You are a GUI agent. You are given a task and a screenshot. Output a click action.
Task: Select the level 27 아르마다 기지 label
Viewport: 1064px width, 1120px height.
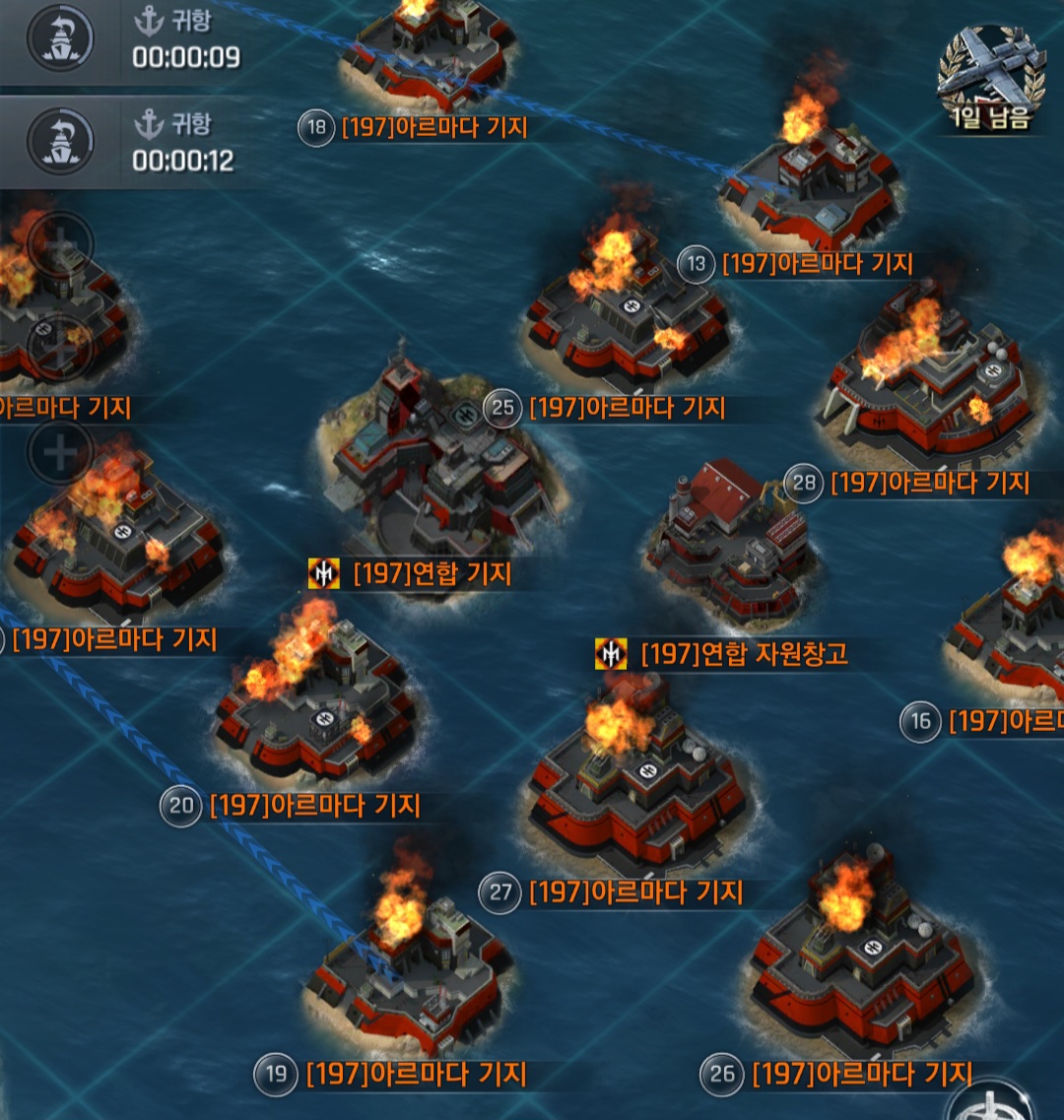coord(635,892)
